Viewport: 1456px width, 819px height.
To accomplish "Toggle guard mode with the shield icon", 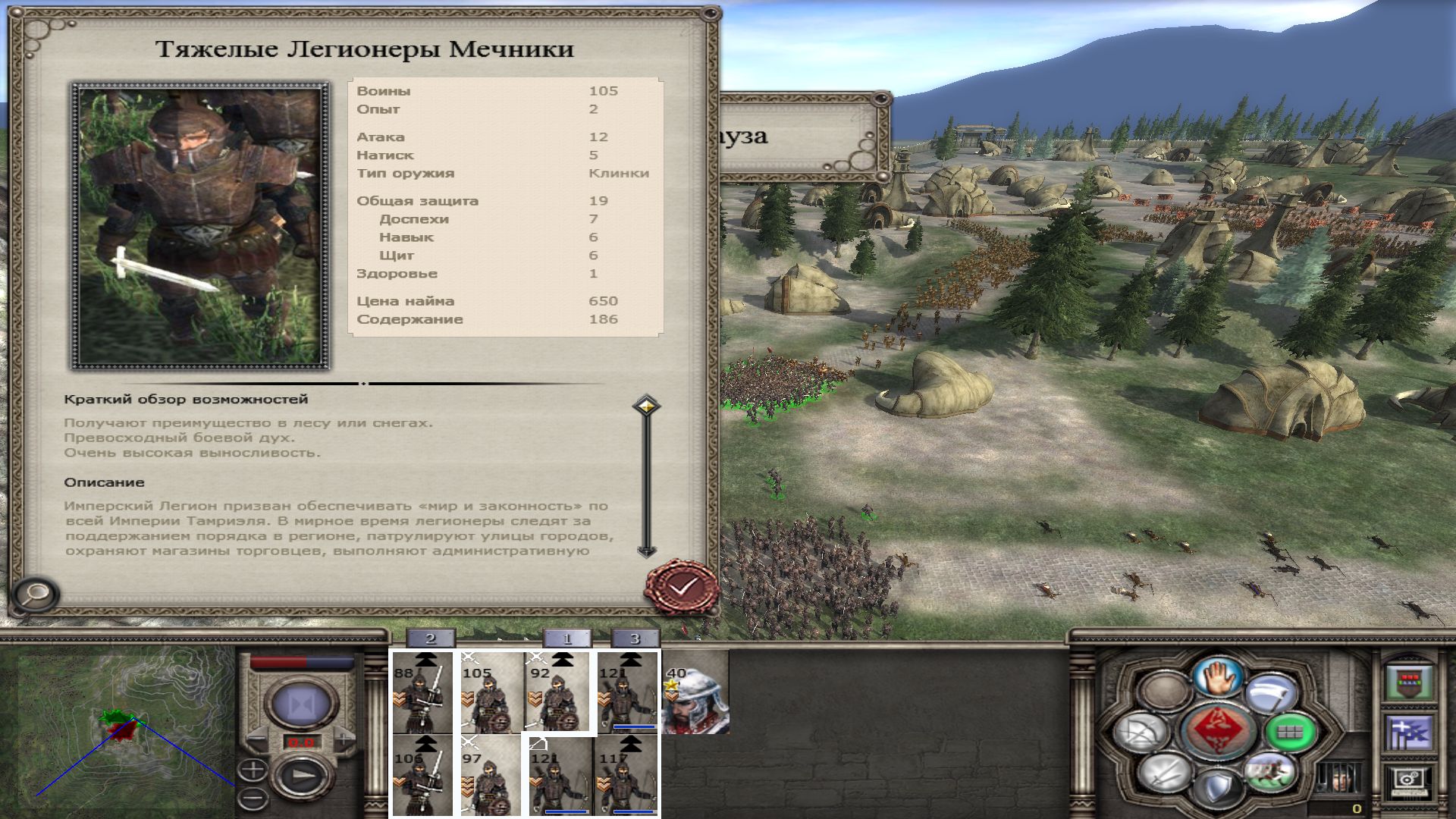I will click(x=1218, y=787).
